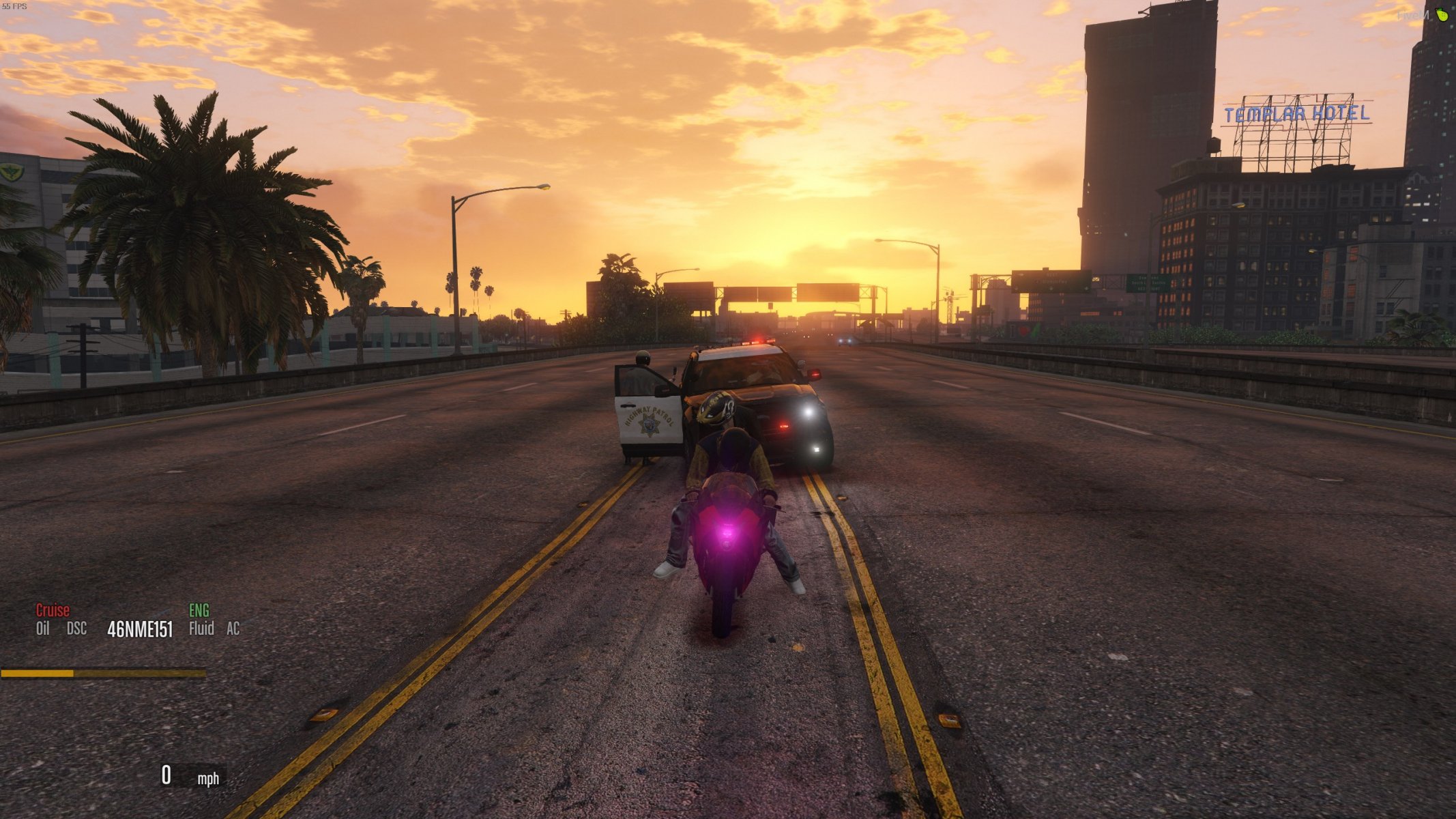Toggle the red Cruise indicator
The image size is (1456, 819).
click(x=53, y=610)
